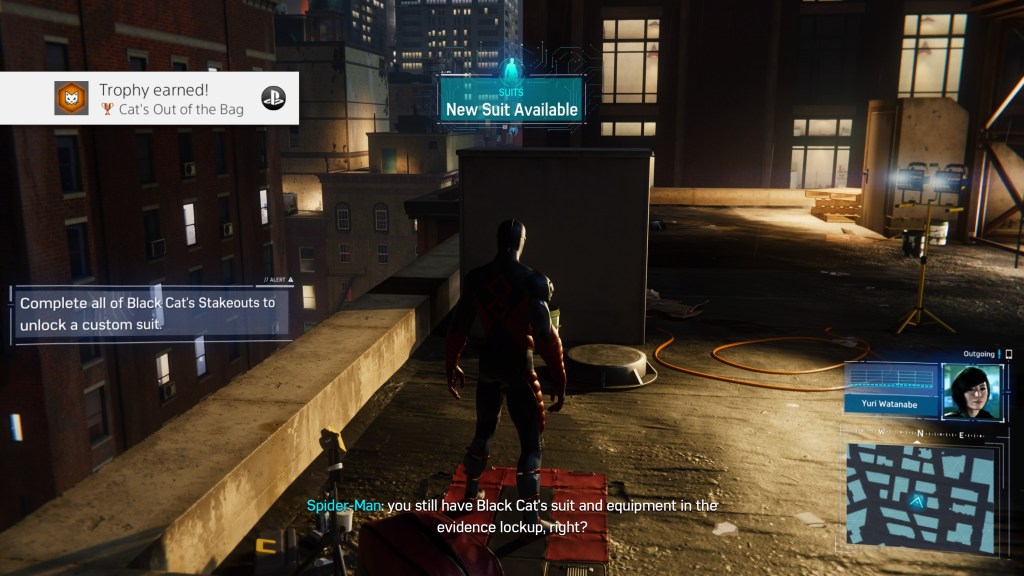Open the city minimap
The width and height of the screenshot is (1024, 576).
pyautogui.click(x=921, y=495)
